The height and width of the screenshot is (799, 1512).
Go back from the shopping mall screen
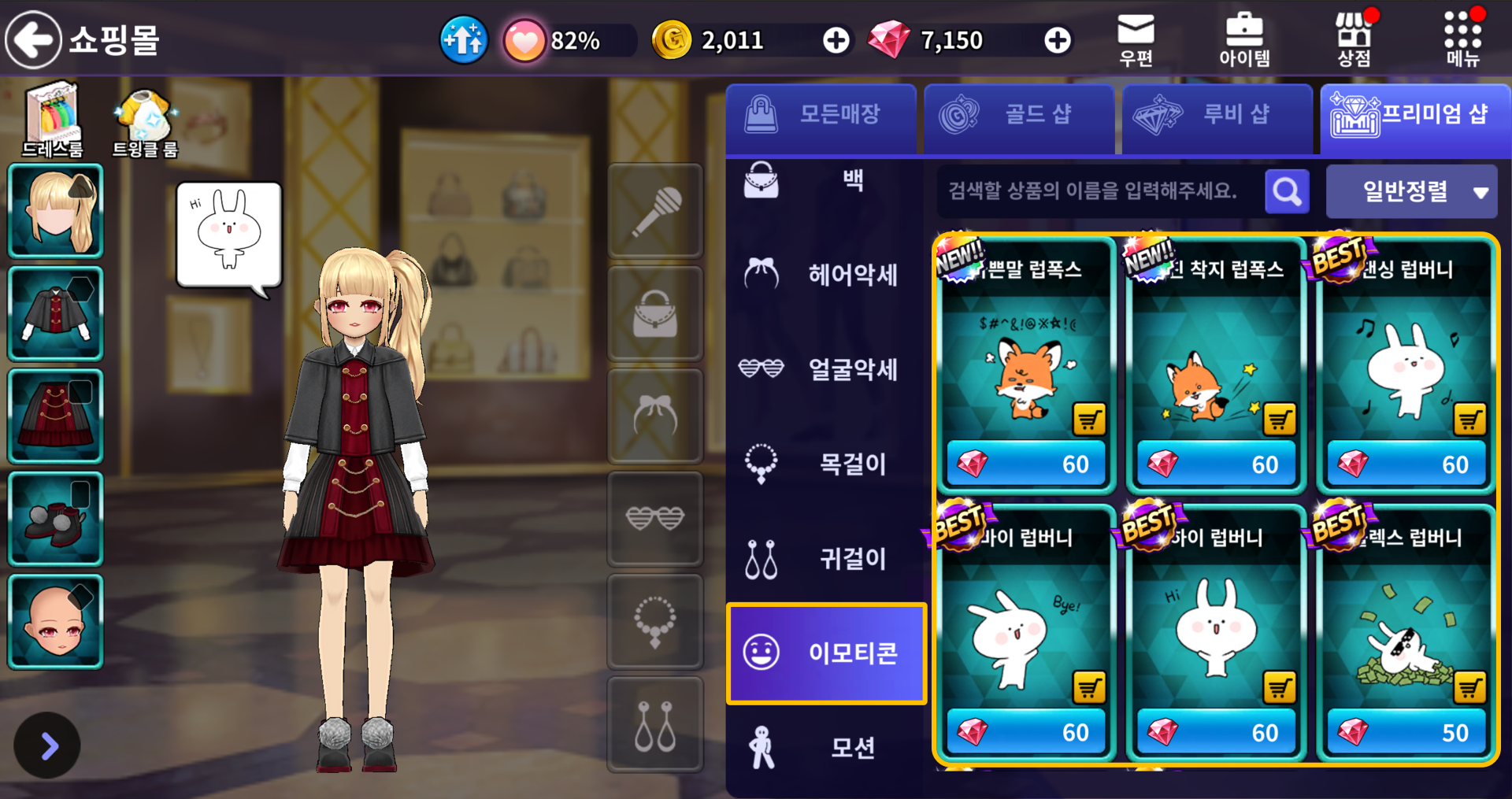(33, 39)
